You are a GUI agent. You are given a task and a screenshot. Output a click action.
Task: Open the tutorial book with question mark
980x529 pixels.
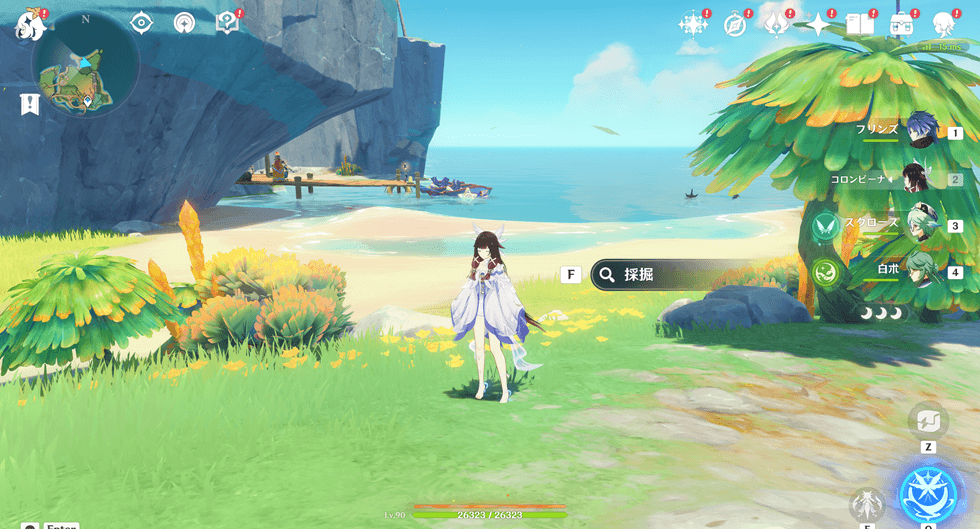point(227,23)
